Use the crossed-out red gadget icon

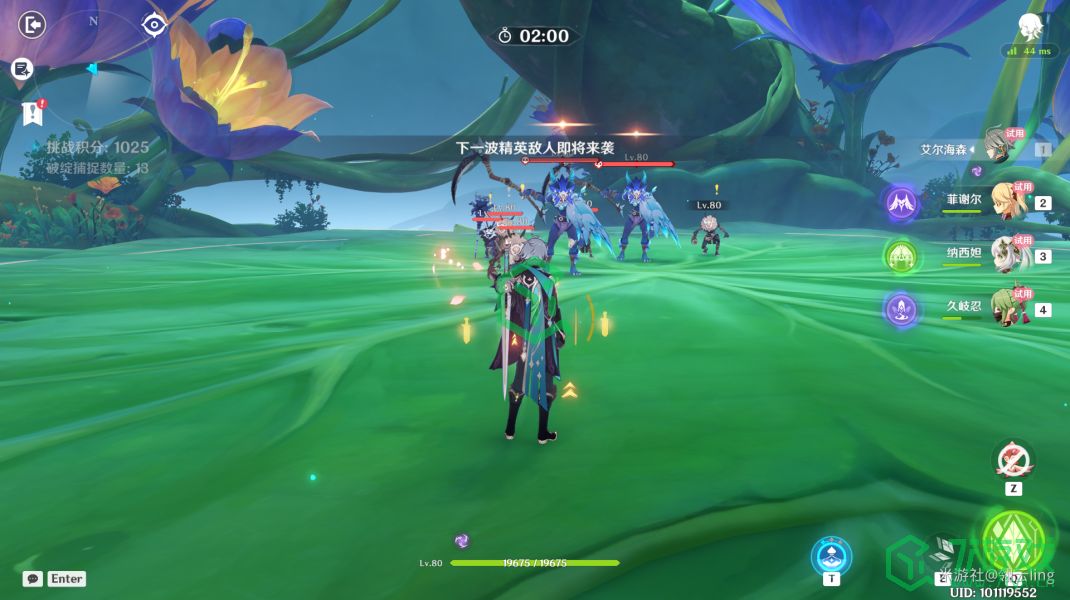(x=1013, y=460)
